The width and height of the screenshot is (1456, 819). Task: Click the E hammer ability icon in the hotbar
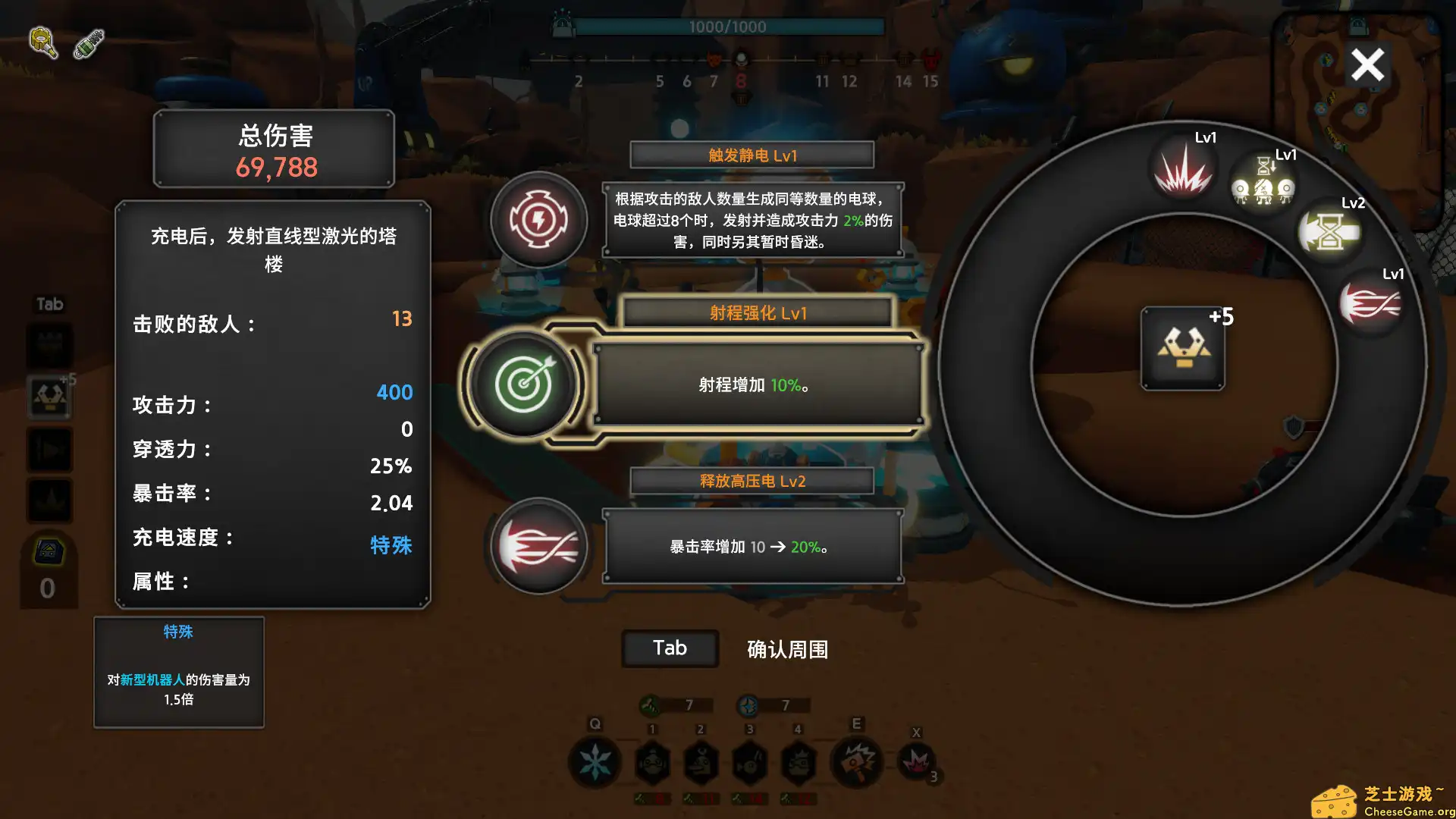857,762
